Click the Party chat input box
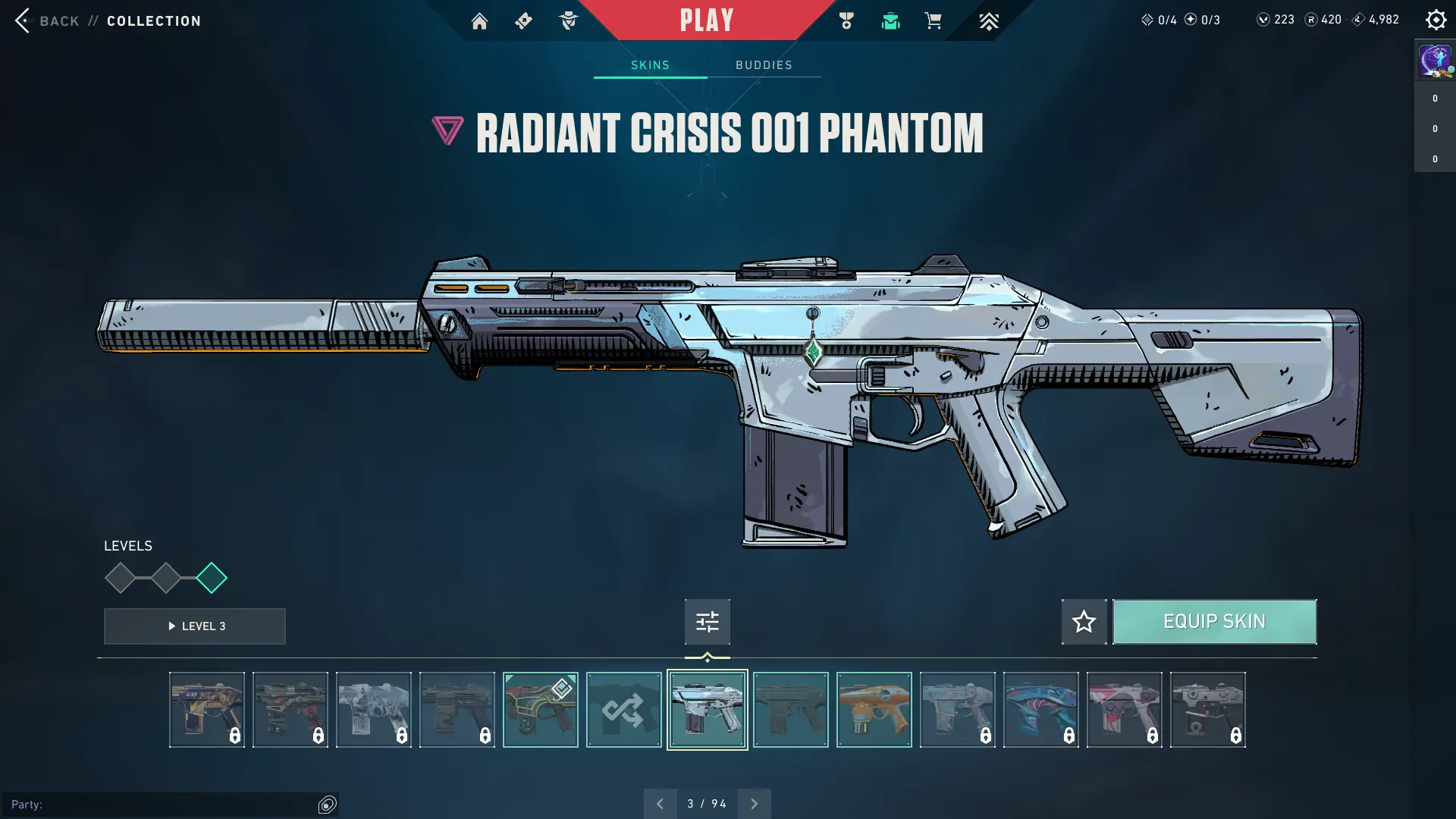Image resolution: width=1456 pixels, height=819 pixels. click(x=159, y=804)
